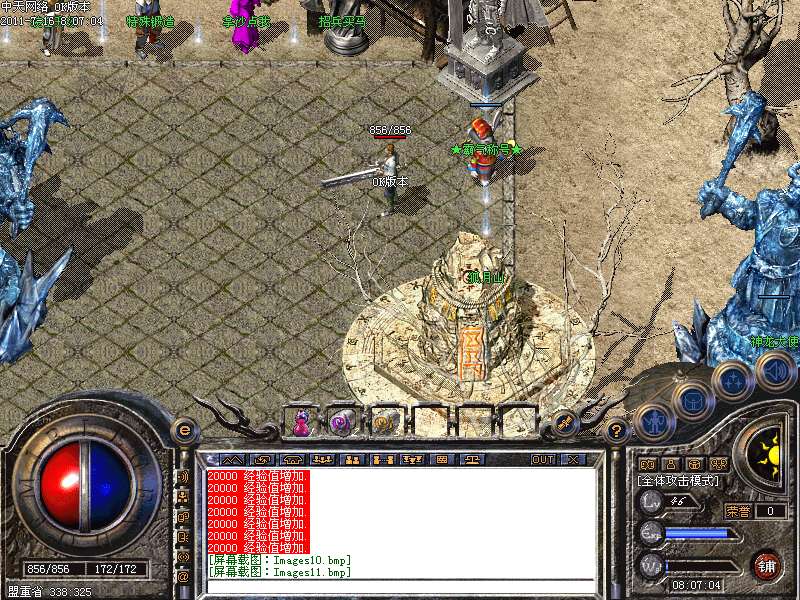Screen dimensions: 800x600
Task: Click the scales icon on chat toolbar
Action: tap(471, 459)
